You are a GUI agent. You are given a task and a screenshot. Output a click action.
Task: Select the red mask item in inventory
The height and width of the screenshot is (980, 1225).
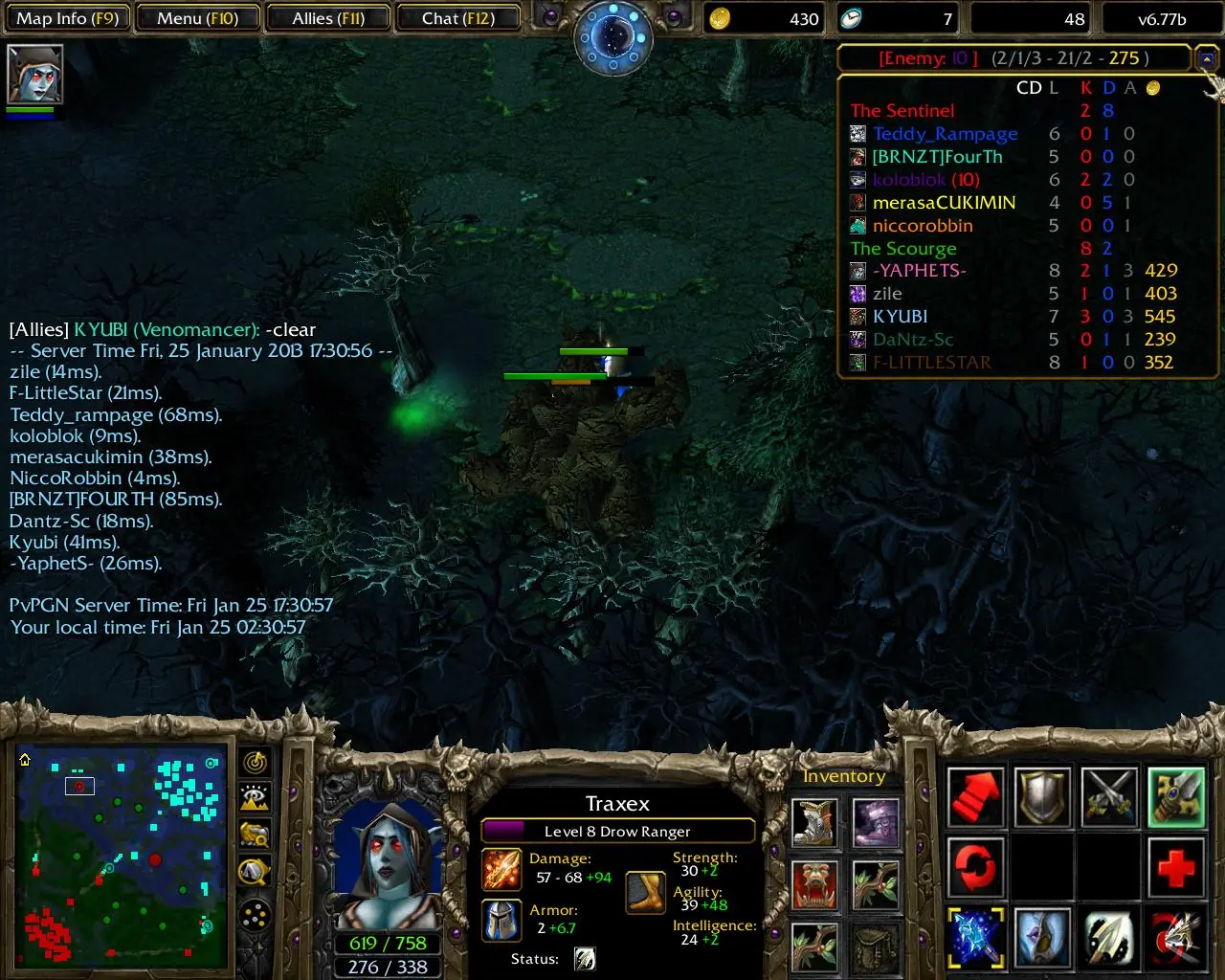tap(814, 884)
